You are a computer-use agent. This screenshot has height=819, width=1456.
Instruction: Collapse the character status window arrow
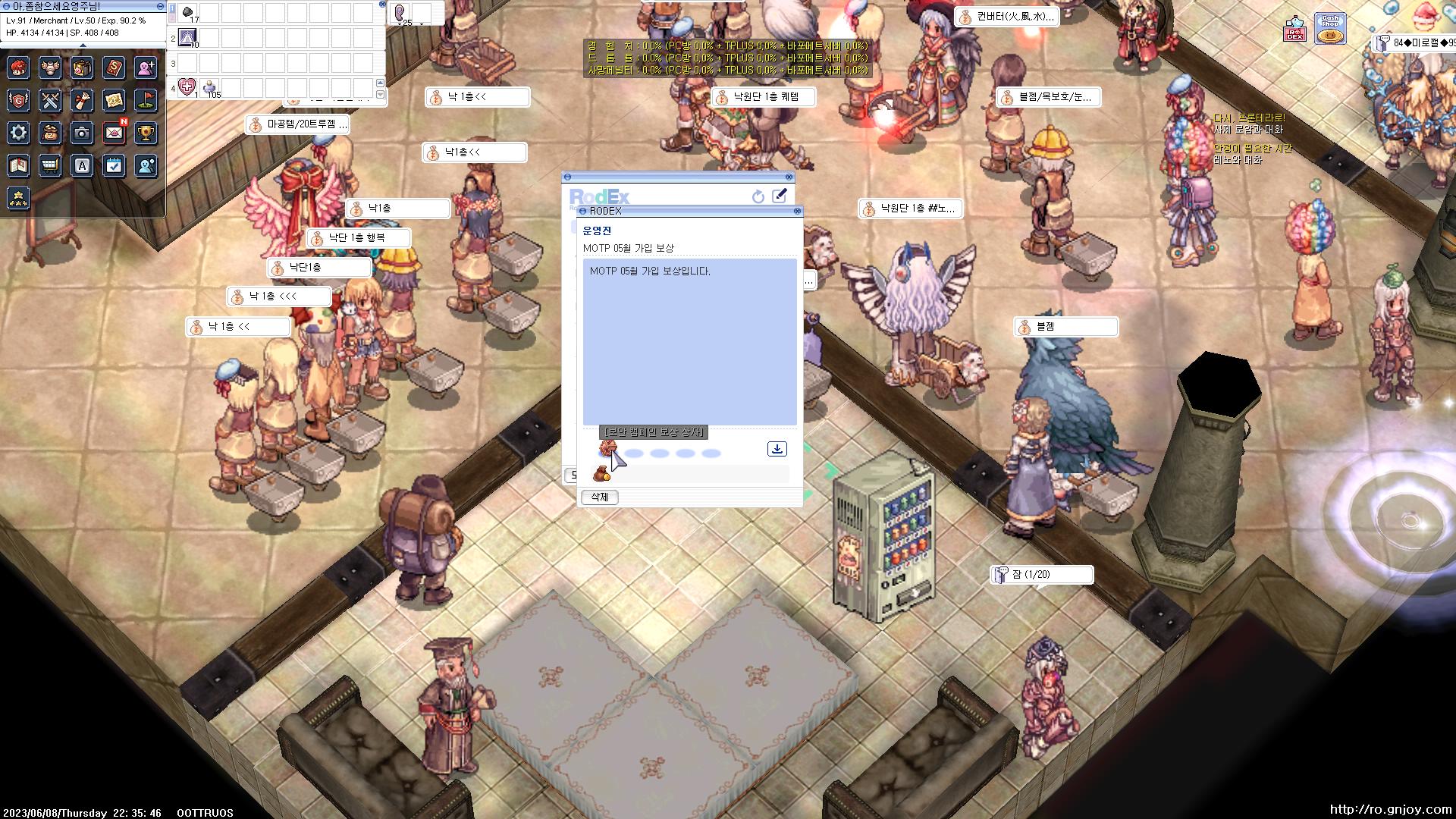click(83, 45)
